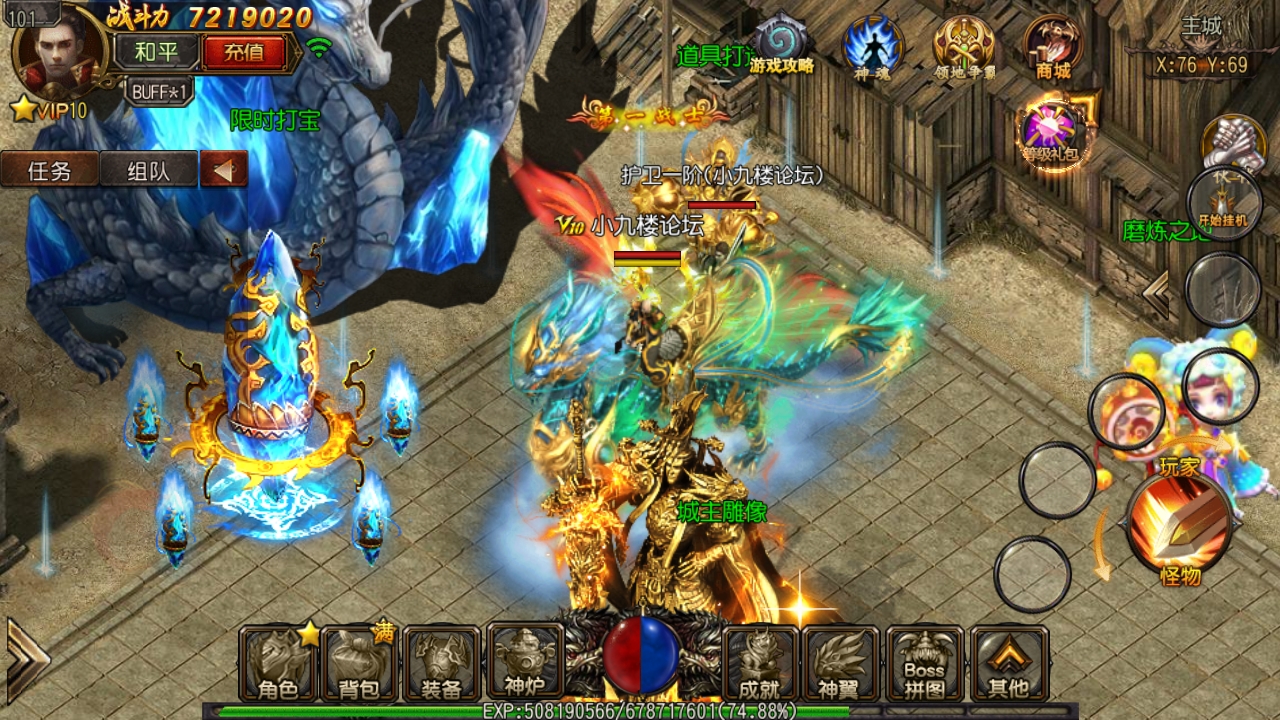This screenshot has width=1280, height=720.
Task: Collapse the right skill bar chevron
Action: [1157, 290]
